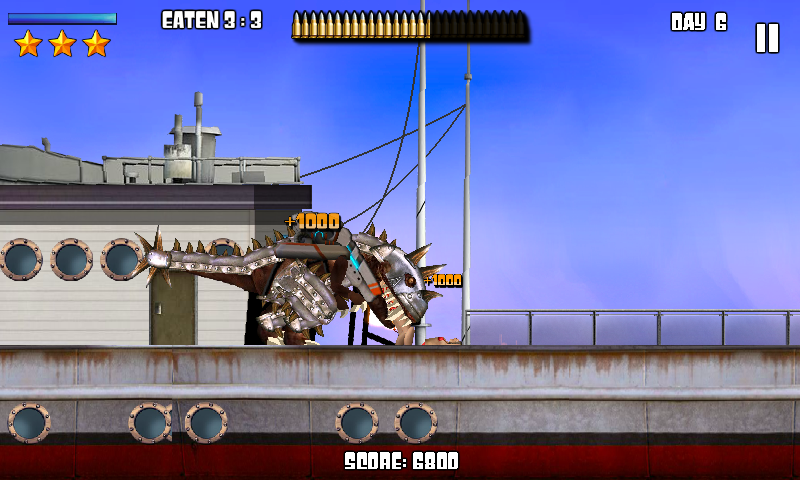Image resolution: width=800 pixels, height=480 pixels.
Task: Pause the game with the pause button
Action: [x=766, y=38]
